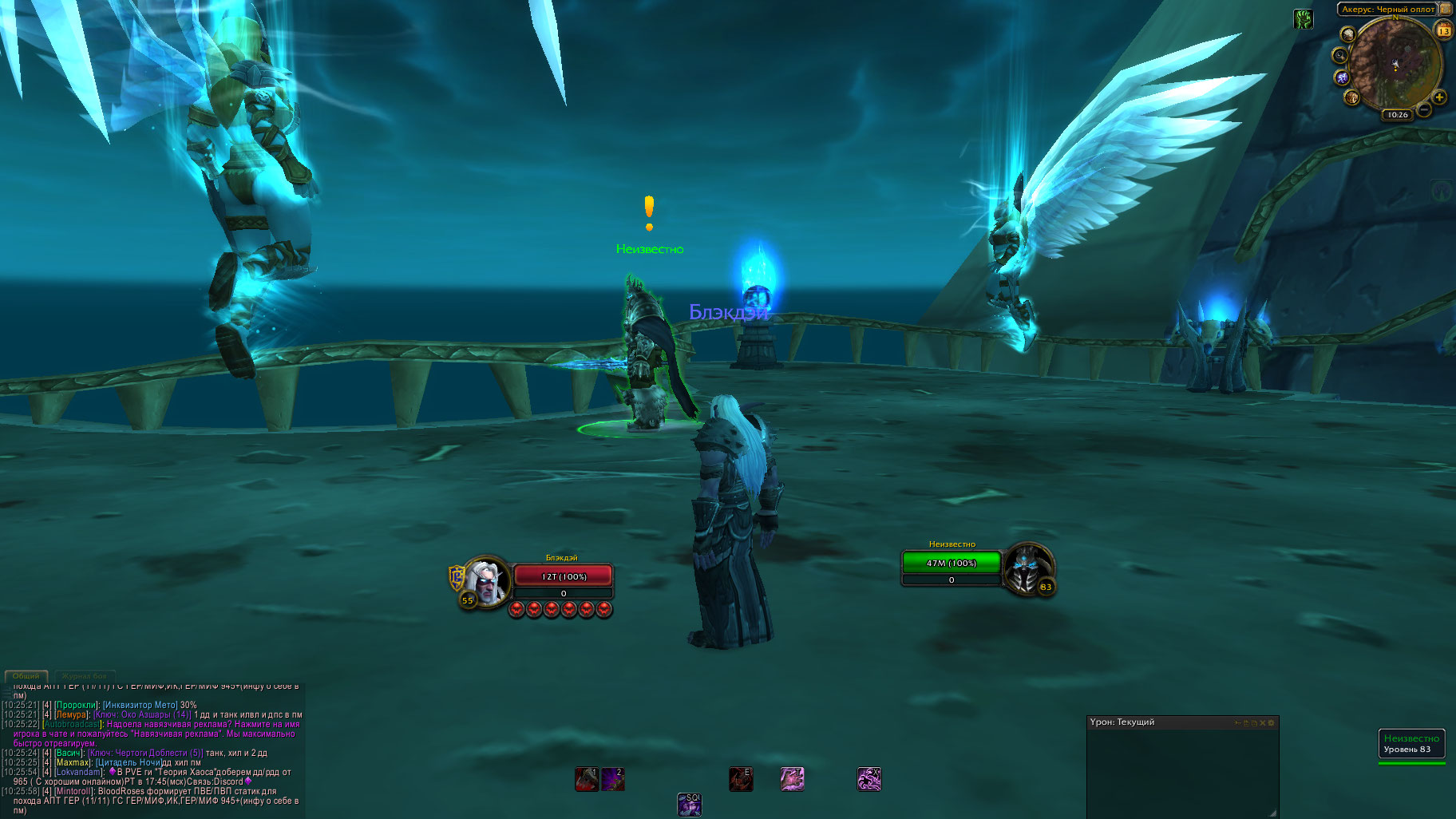Screen dimensions: 1456x819
Task: Use the dark red ability bound to E
Action: pyautogui.click(x=741, y=779)
